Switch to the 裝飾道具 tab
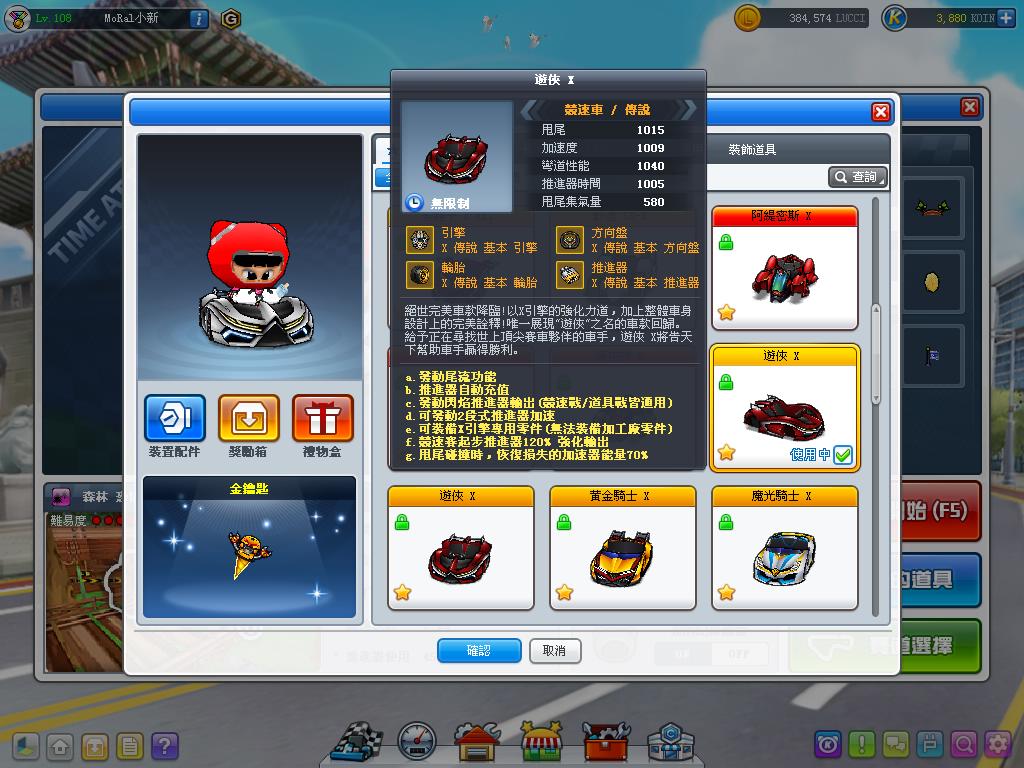1024x768 pixels. (752, 150)
